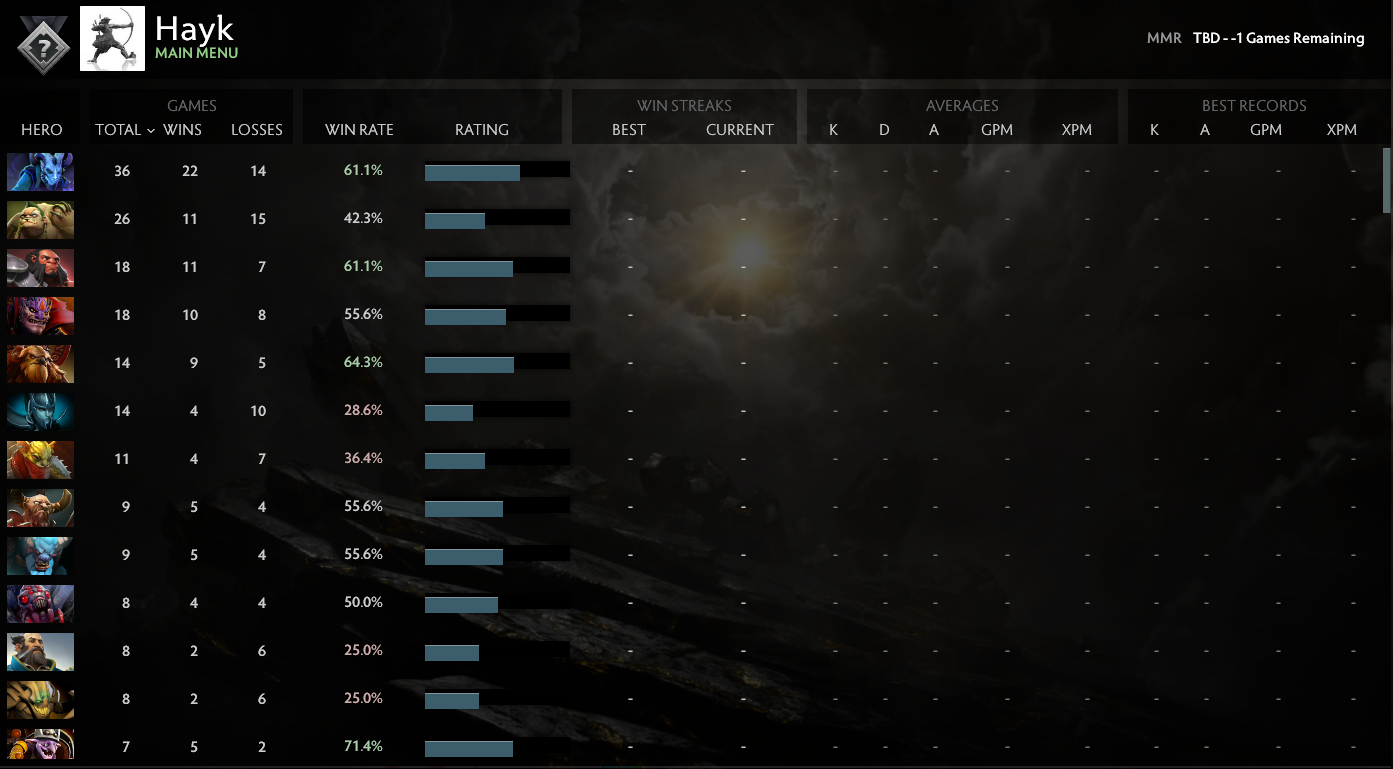Sort heroes by the LOSSES column

256,129
